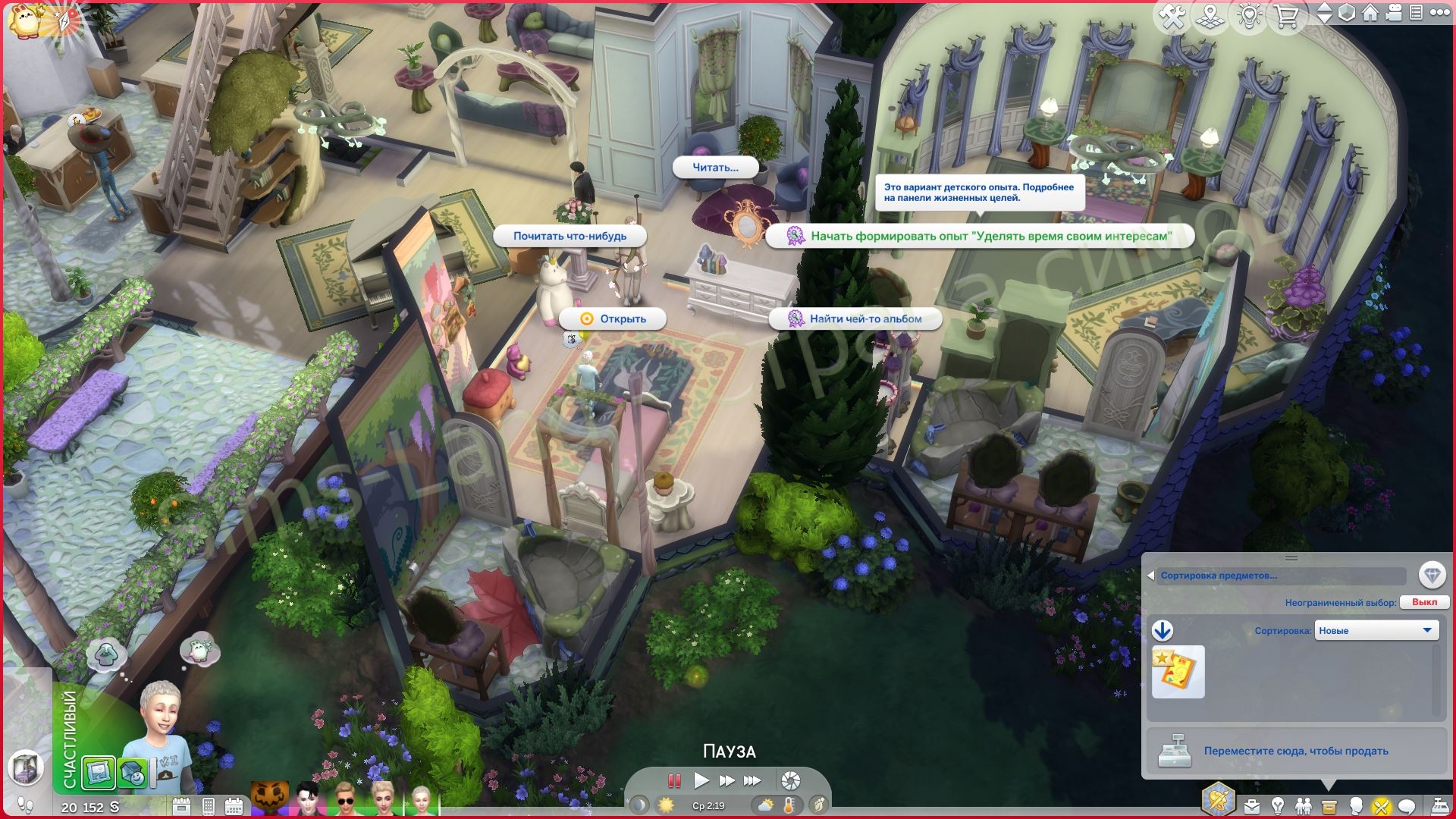Resume the game at normal play speed
This screenshot has width=1456, height=819.
tap(701, 780)
